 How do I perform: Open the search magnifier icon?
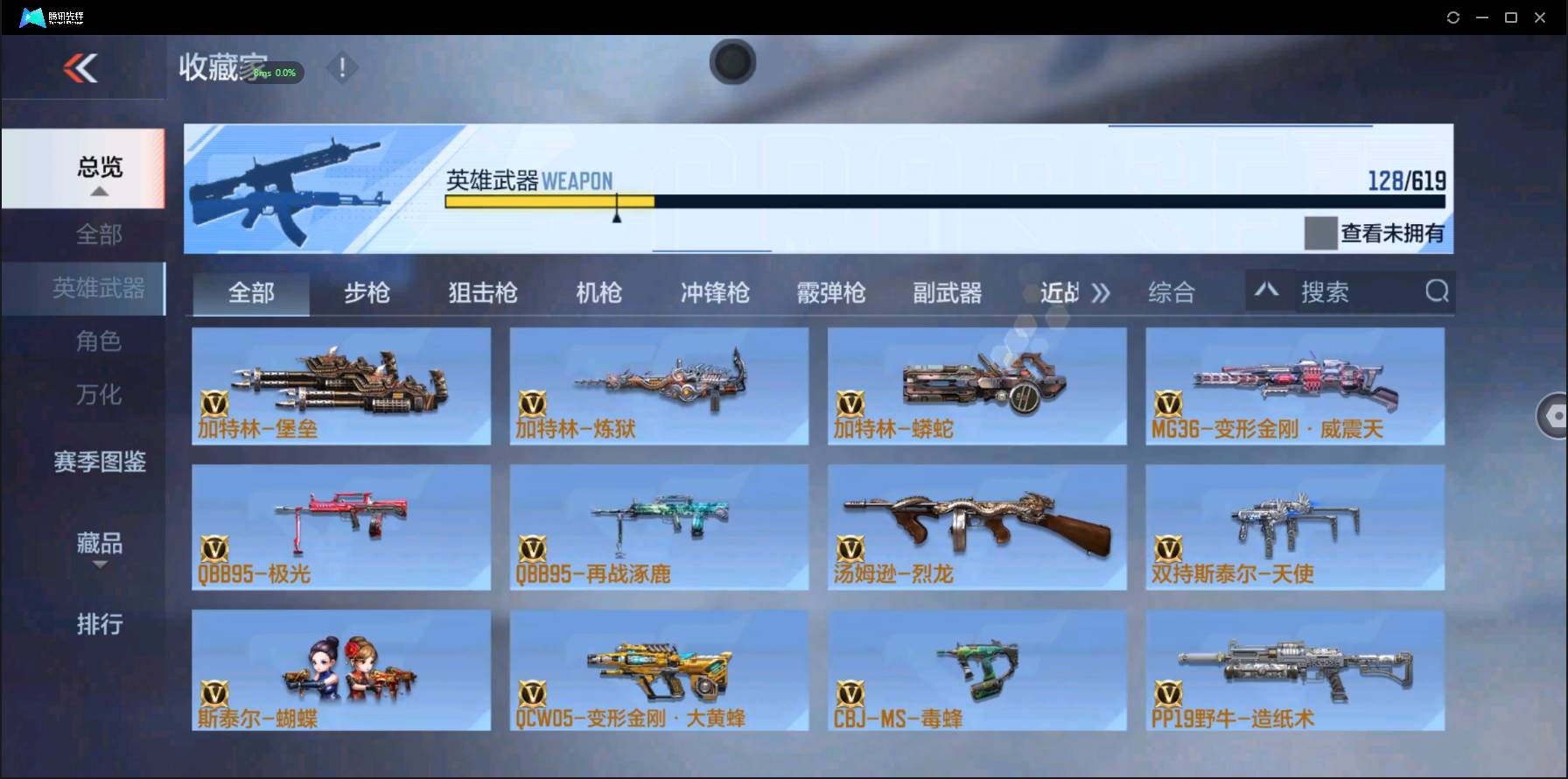[1436, 291]
